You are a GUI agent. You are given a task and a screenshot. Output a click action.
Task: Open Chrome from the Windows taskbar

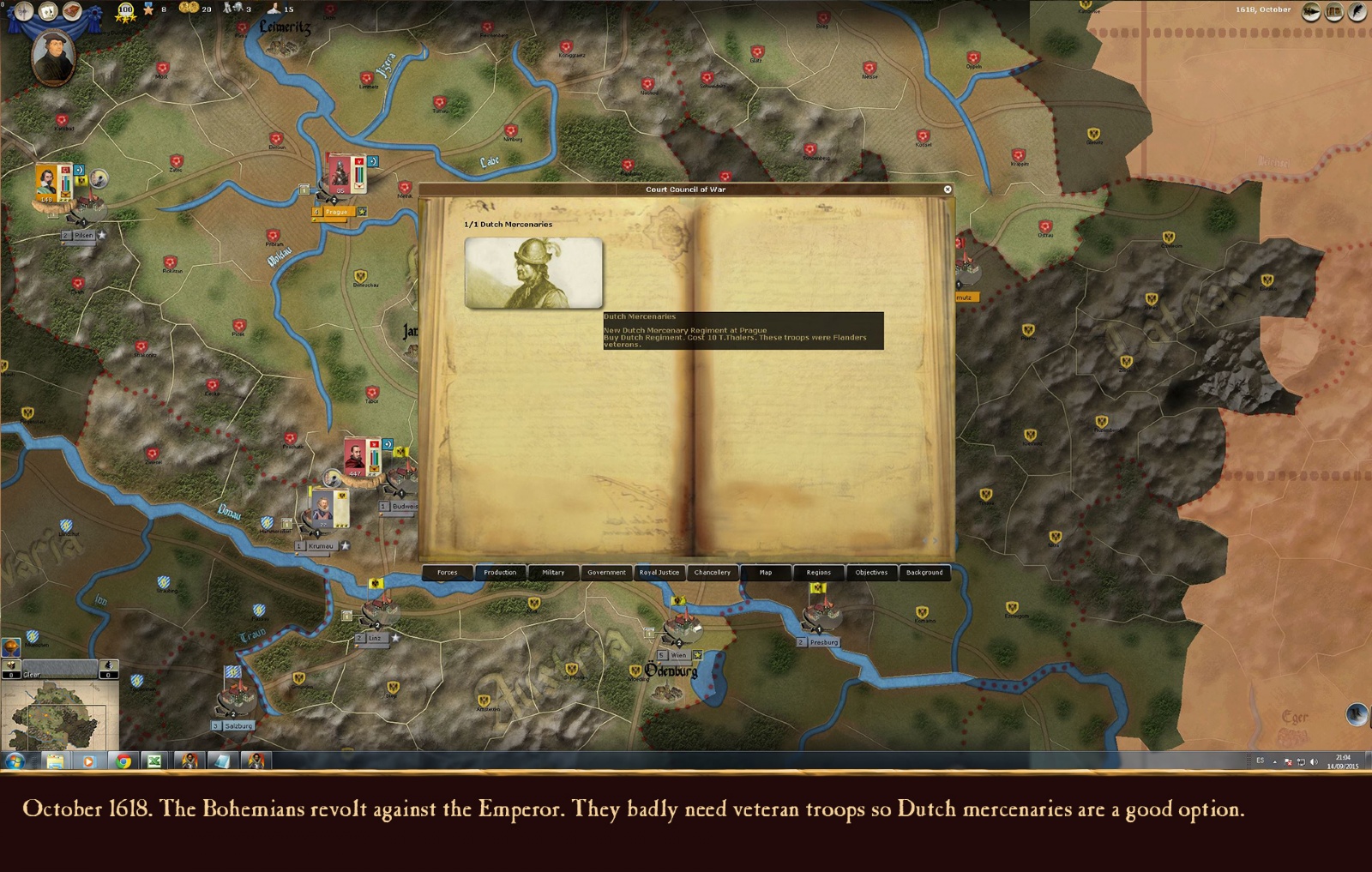pos(123,761)
